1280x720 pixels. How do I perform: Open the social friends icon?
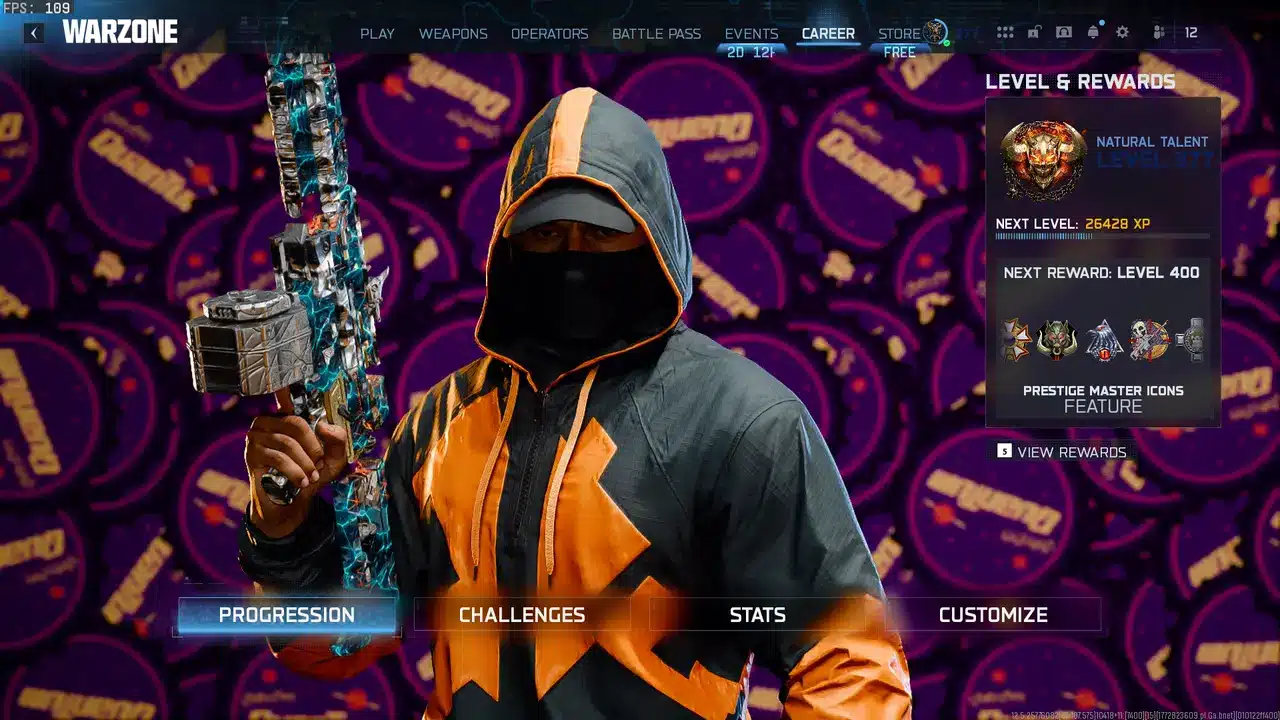click(1159, 33)
